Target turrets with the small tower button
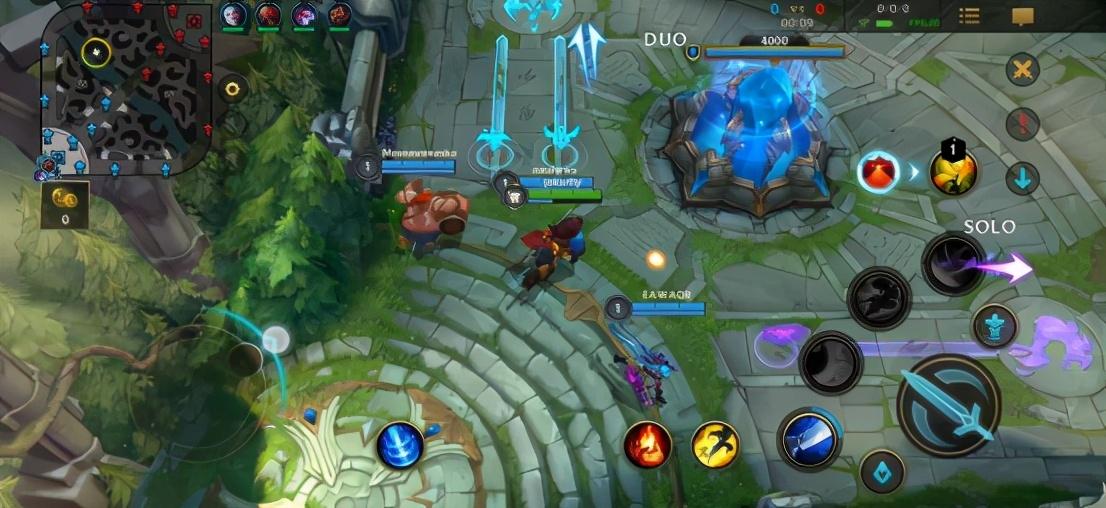The height and width of the screenshot is (508, 1106). click(994, 326)
